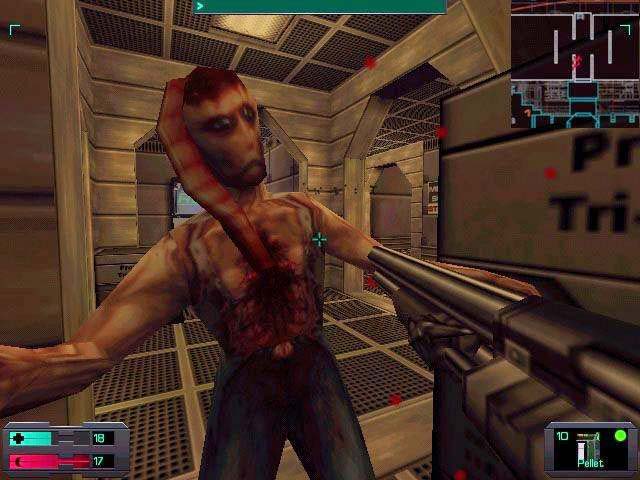Click the teal message bar arrow prompt

(x=201, y=6)
